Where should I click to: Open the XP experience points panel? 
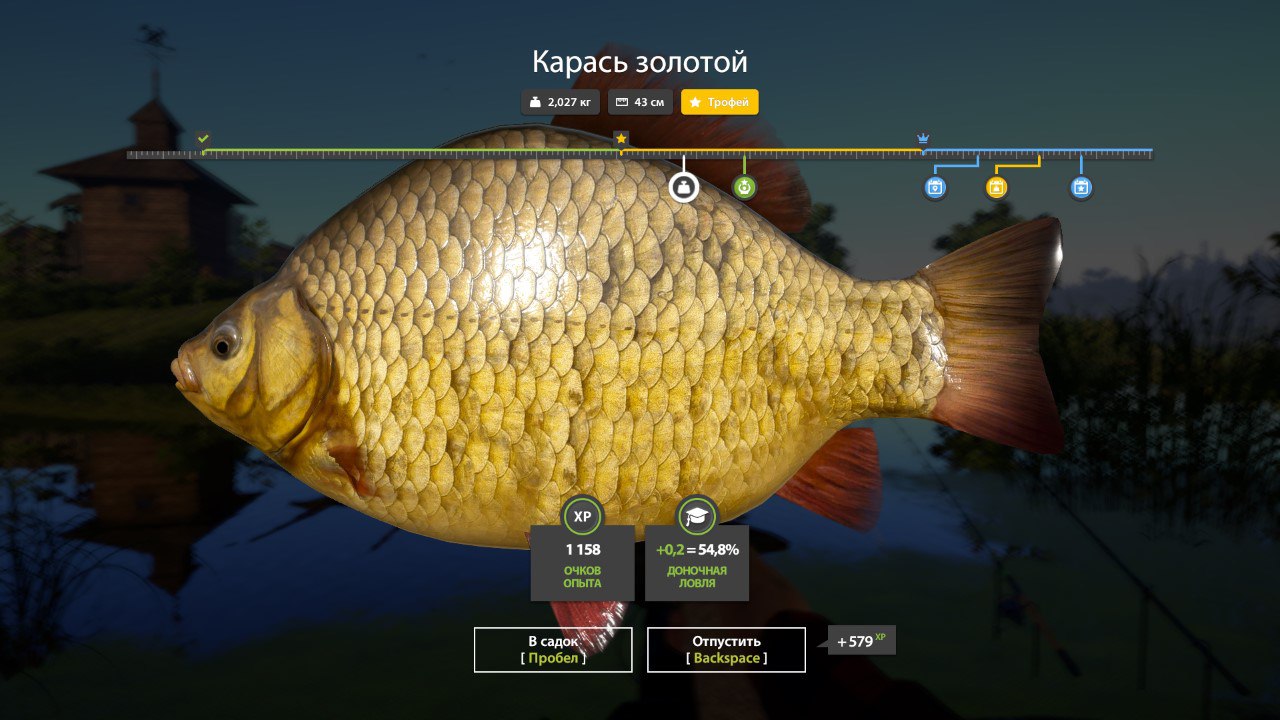tap(582, 560)
